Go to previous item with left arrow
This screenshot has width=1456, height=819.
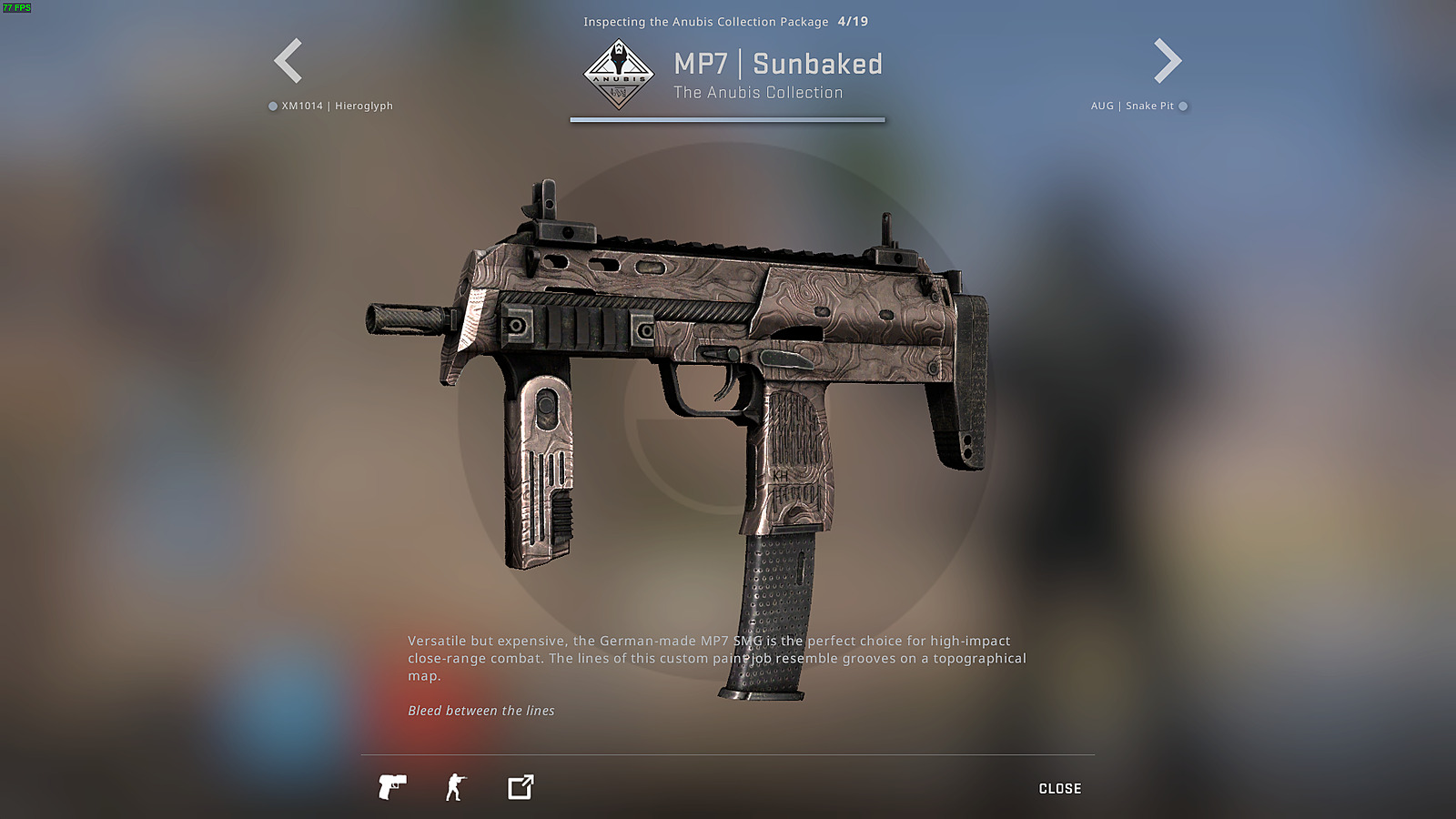(x=288, y=61)
